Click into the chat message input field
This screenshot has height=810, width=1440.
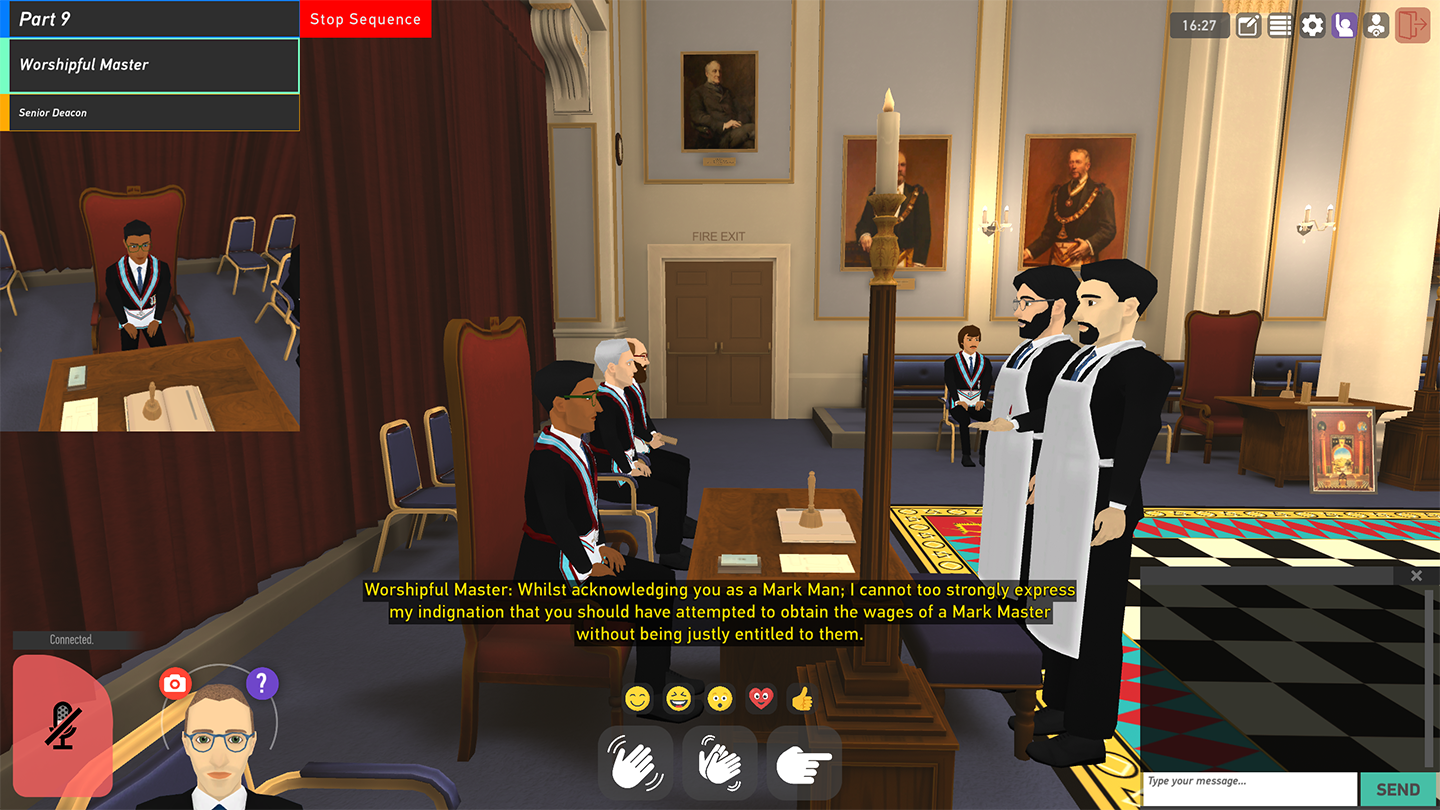pyautogui.click(x=1249, y=788)
